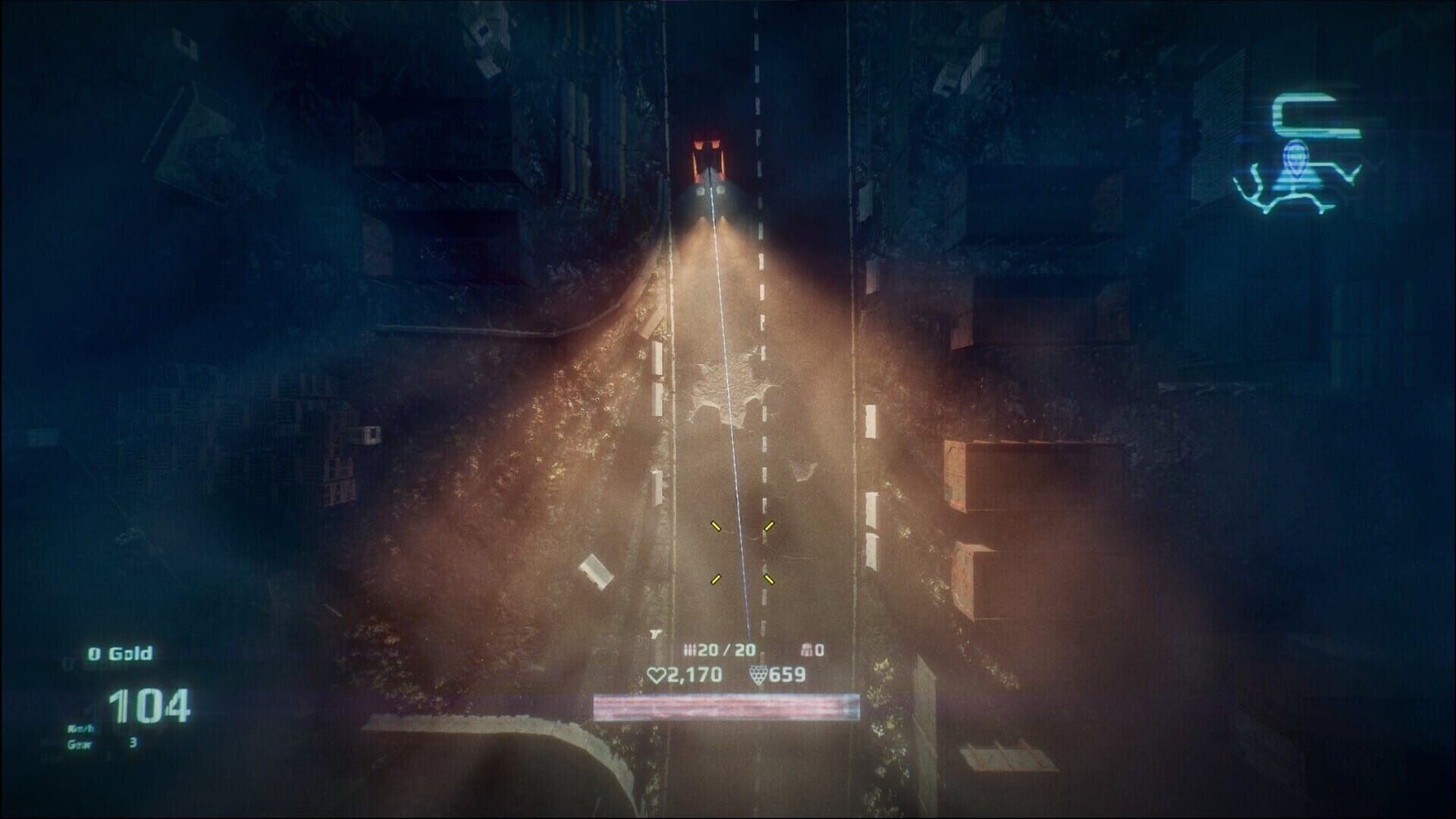
Task: Select the shield armor icon showing 659
Action: pos(758,674)
